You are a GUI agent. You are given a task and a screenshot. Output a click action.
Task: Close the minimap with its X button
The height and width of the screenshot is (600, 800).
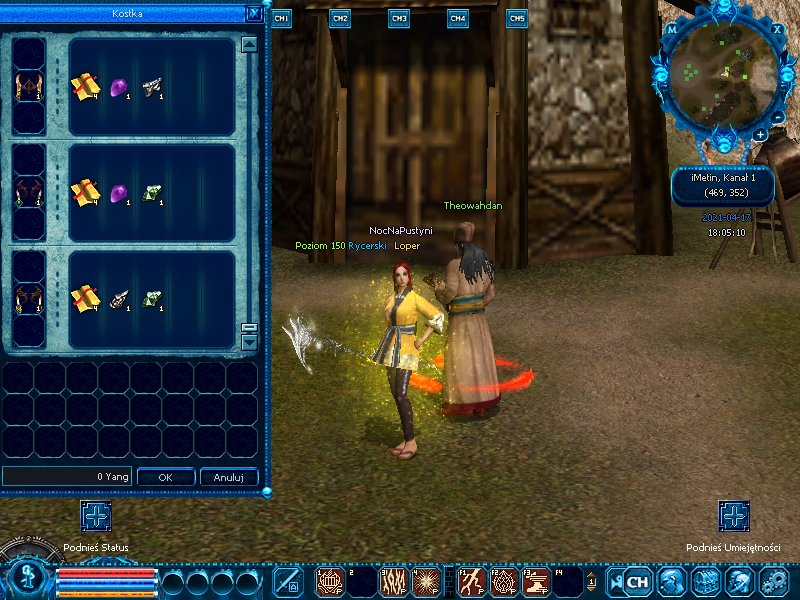pos(777,29)
